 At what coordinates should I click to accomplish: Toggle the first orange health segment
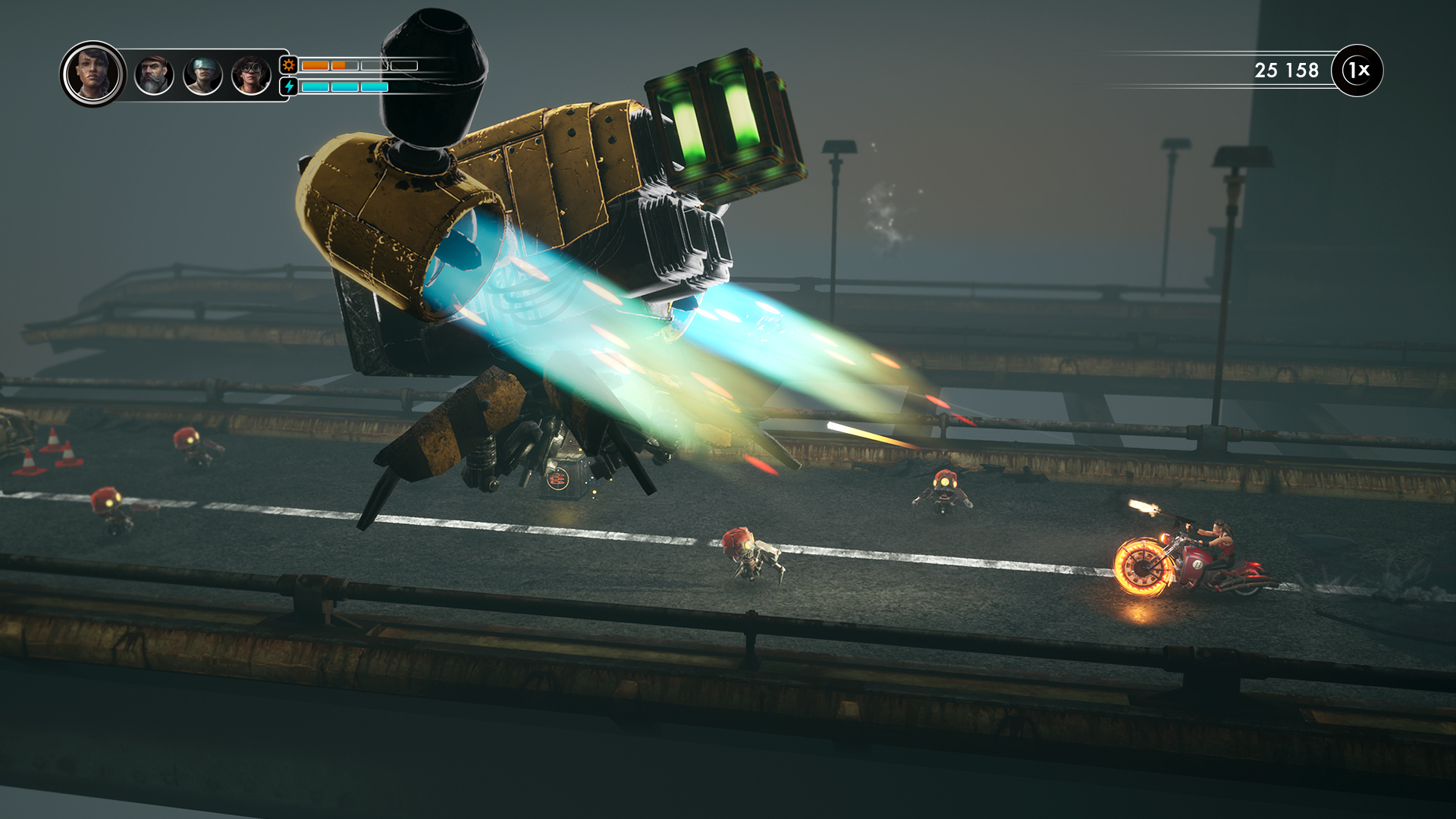tap(315, 65)
